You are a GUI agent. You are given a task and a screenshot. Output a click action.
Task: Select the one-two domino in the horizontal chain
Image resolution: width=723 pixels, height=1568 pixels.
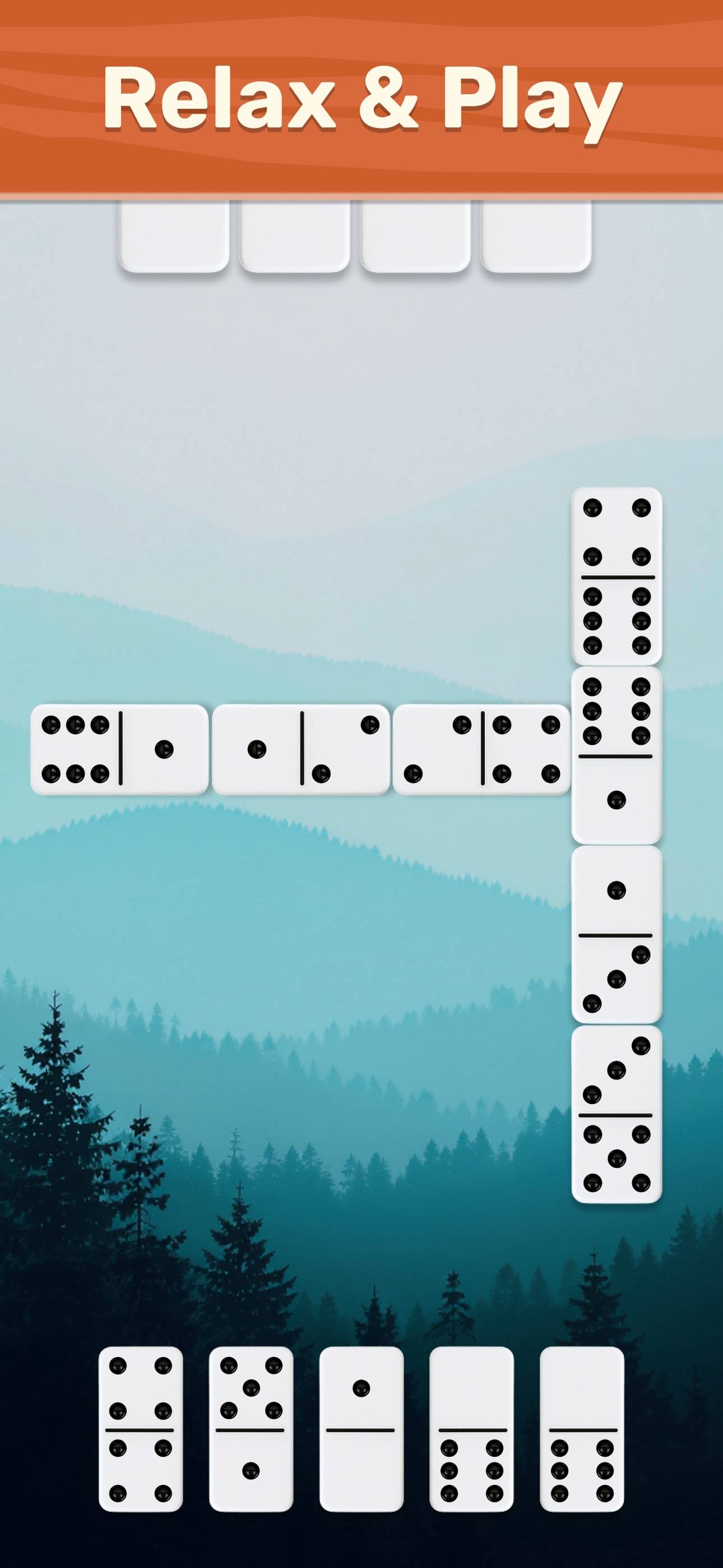coord(302,758)
